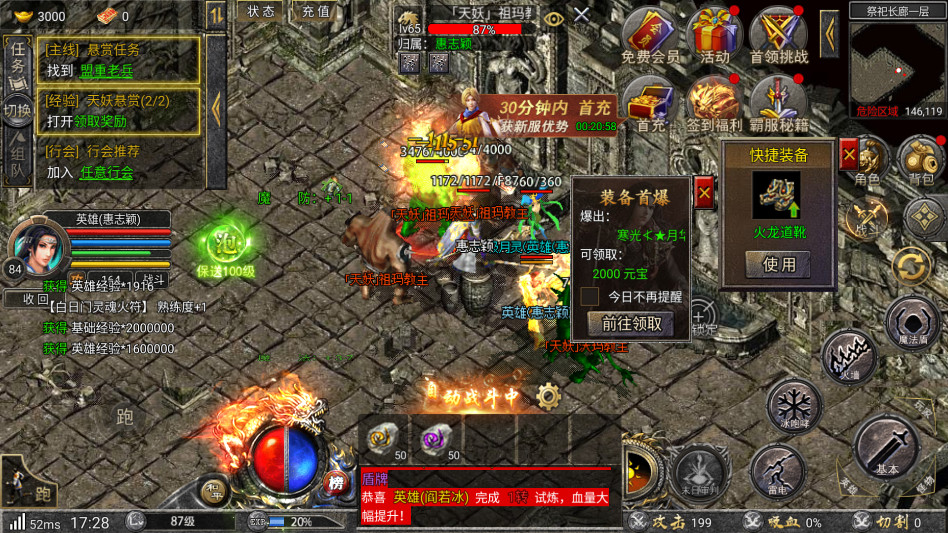Screen dimensions: 948x533
Task: Open the 祭祀长廊 minimap
Action: click(897, 62)
